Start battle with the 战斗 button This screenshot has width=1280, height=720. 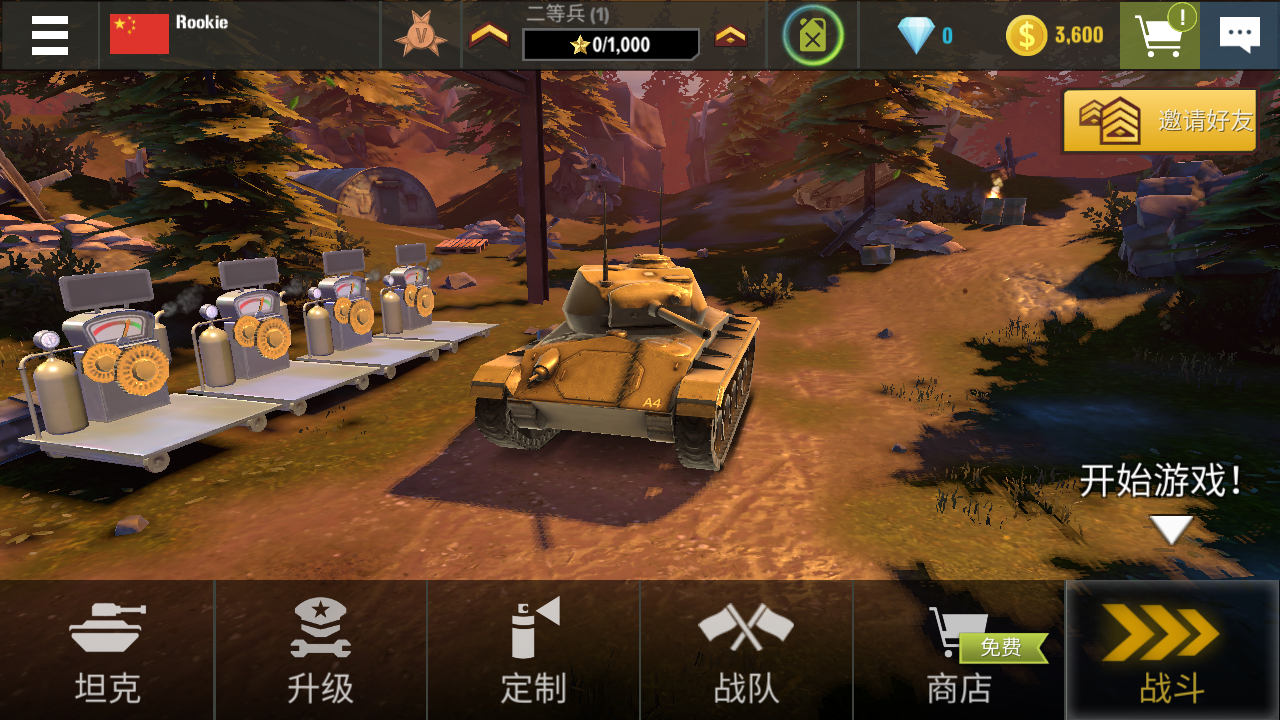[1172, 650]
